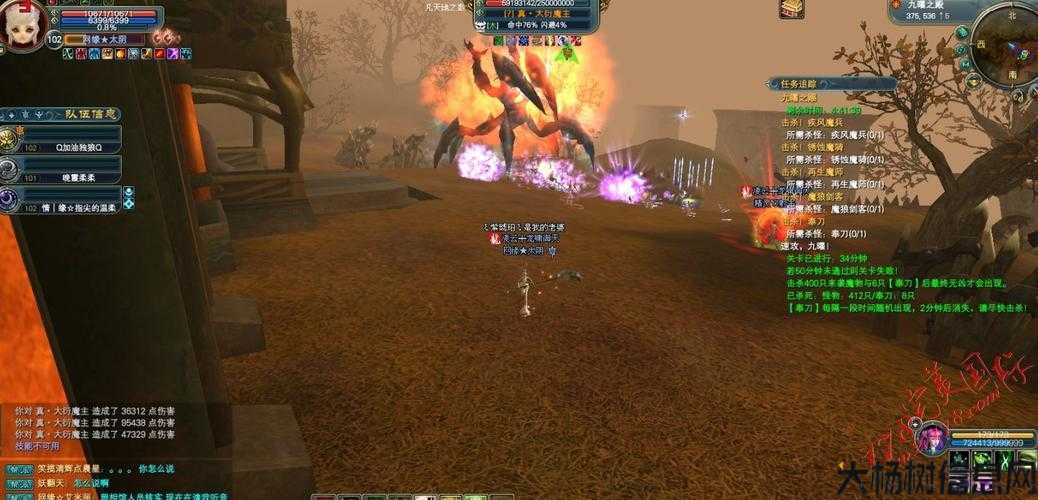Viewport: 1038px width, 500px height.
Task: Select party member 晚霞柔柔
Action: click(70, 176)
